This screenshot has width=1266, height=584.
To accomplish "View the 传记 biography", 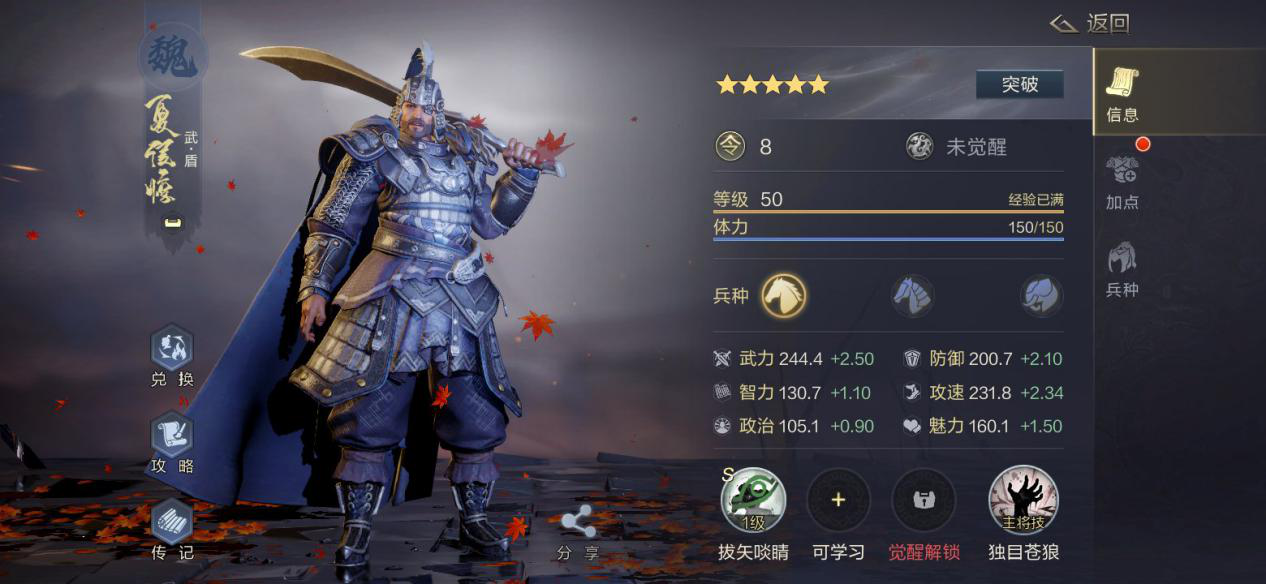I will coord(171,530).
